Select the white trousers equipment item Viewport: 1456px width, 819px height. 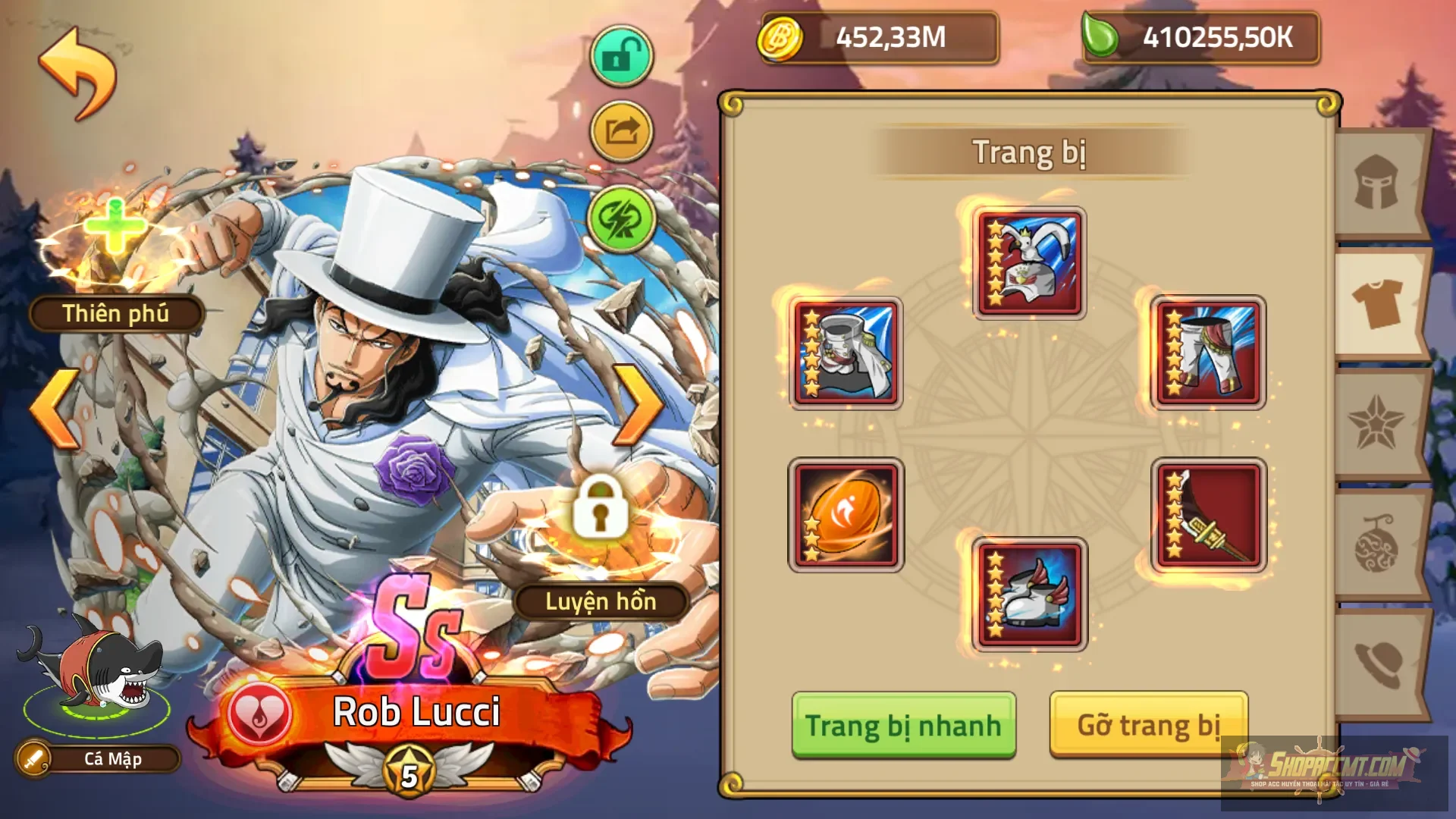click(1209, 353)
